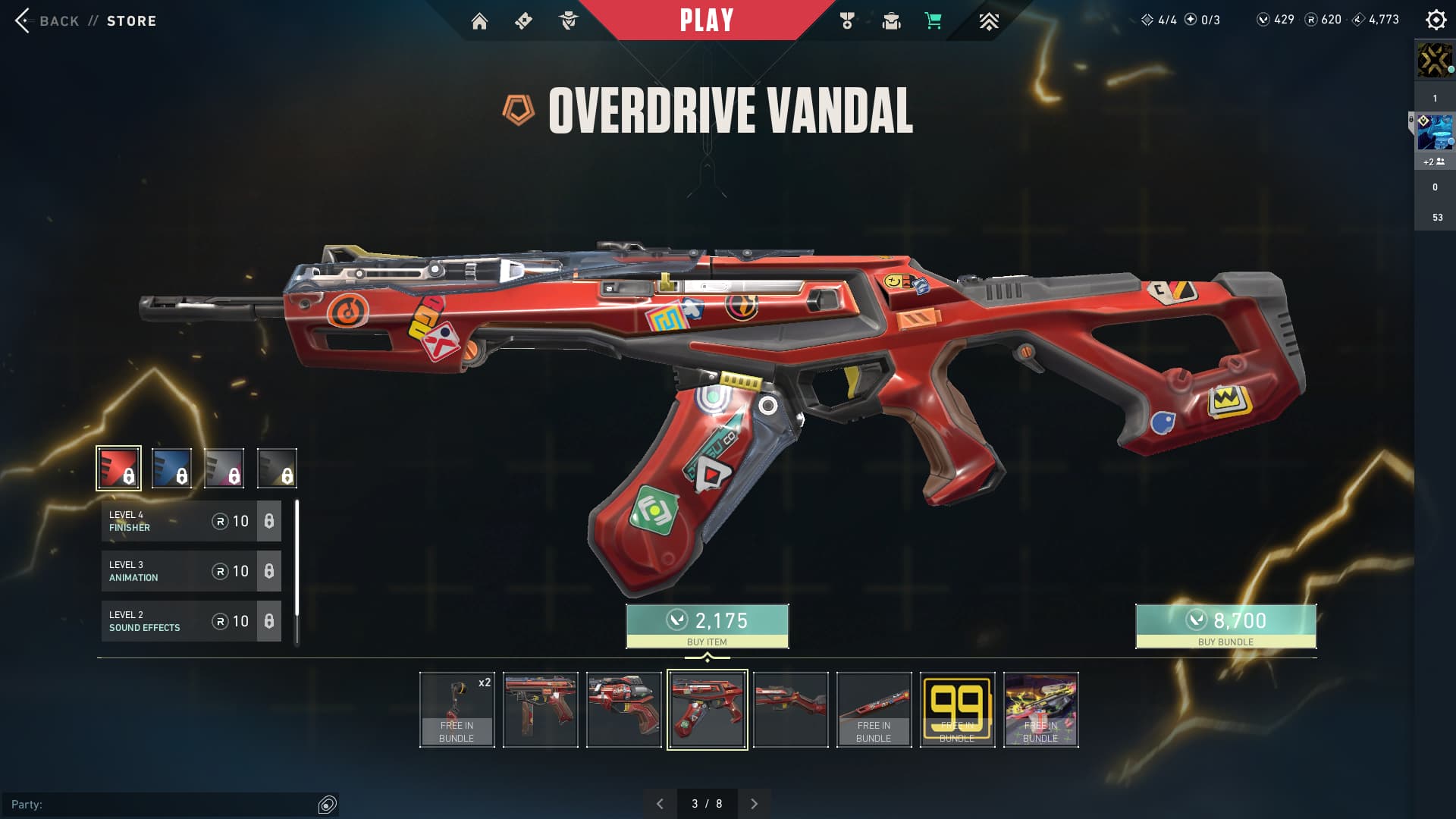The height and width of the screenshot is (819, 1456).
Task: Show the next bundle item
Action: point(754,804)
